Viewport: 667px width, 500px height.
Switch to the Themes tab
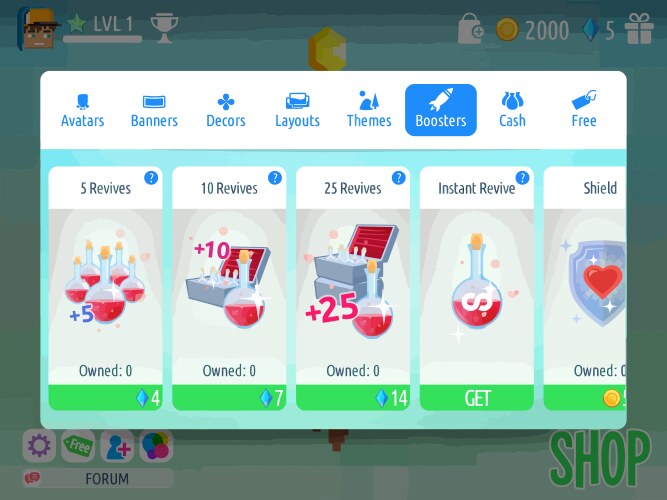(x=369, y=110)
